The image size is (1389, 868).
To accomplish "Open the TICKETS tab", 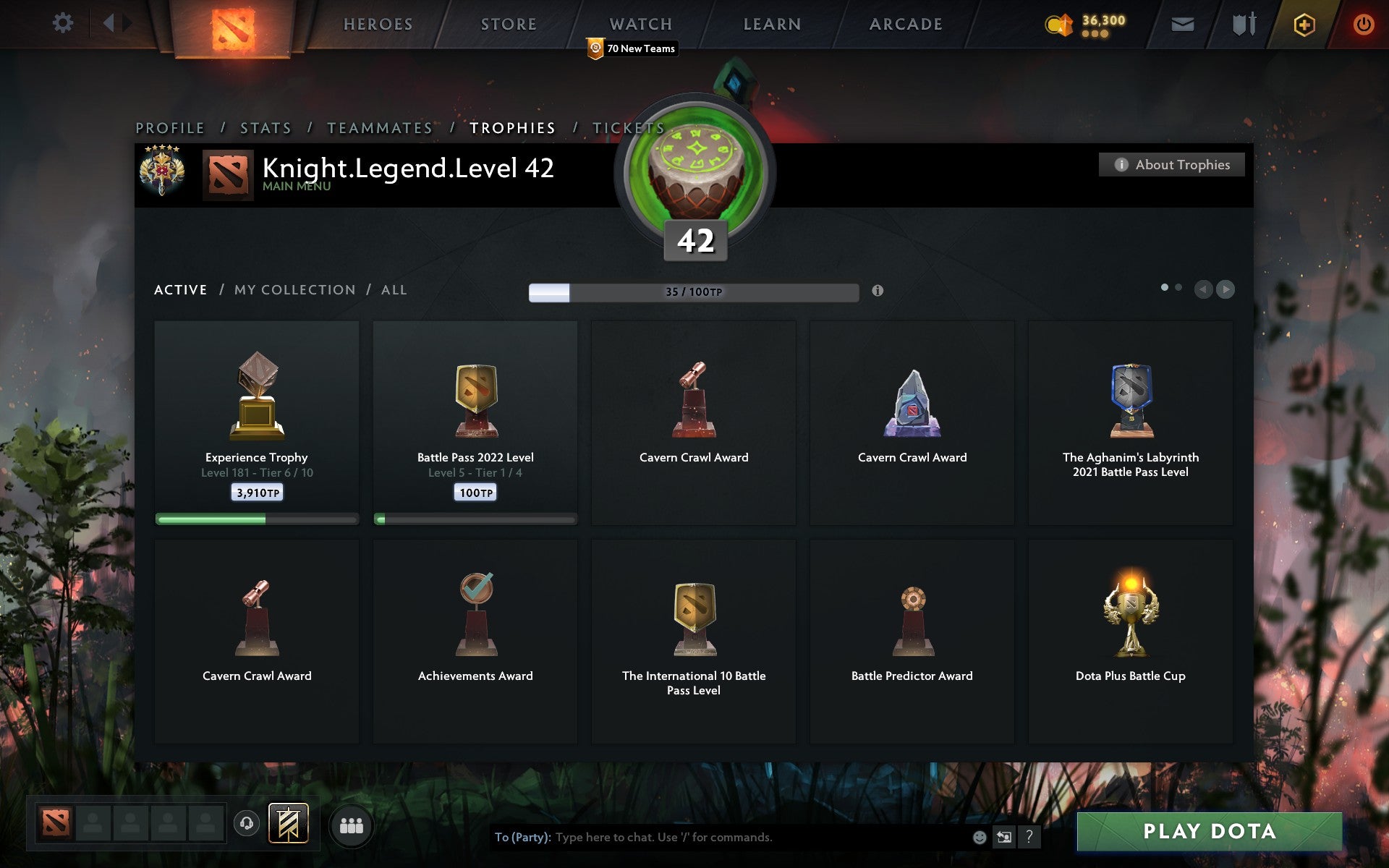I will click(626, 127).
